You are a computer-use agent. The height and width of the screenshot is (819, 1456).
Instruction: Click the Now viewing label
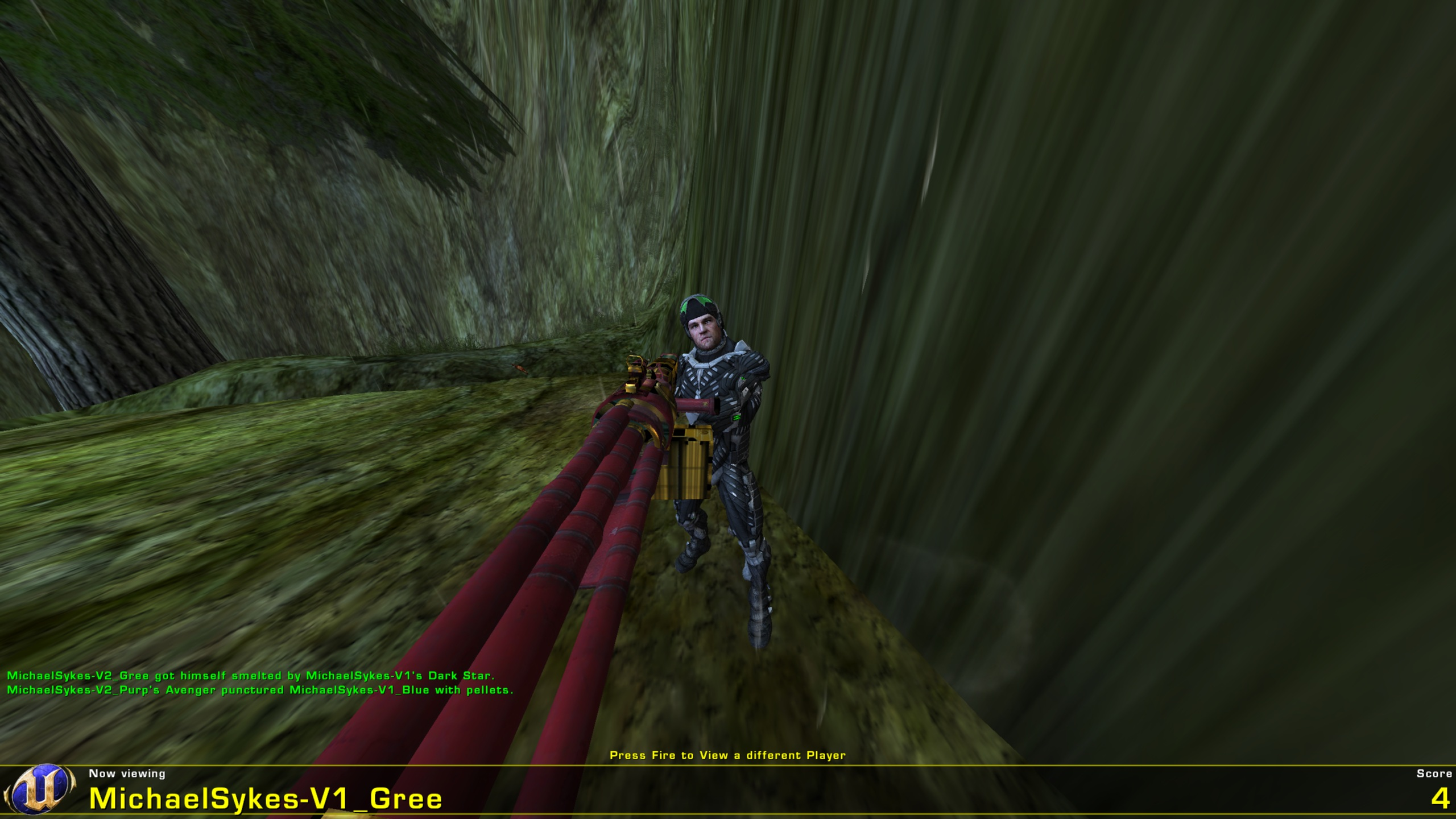(x=126, y=773)
